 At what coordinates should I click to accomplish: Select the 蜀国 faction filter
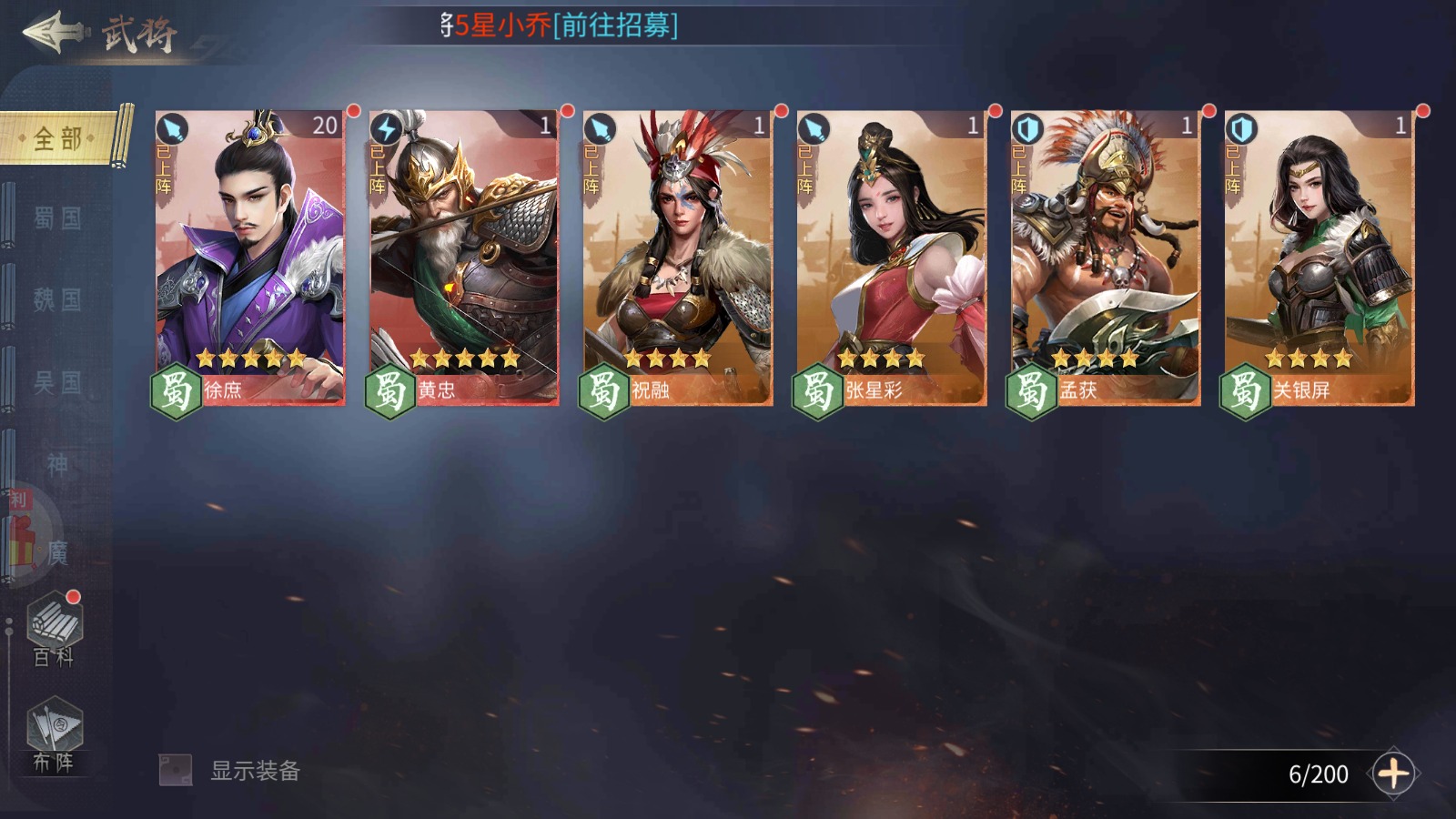pos(55,218)
